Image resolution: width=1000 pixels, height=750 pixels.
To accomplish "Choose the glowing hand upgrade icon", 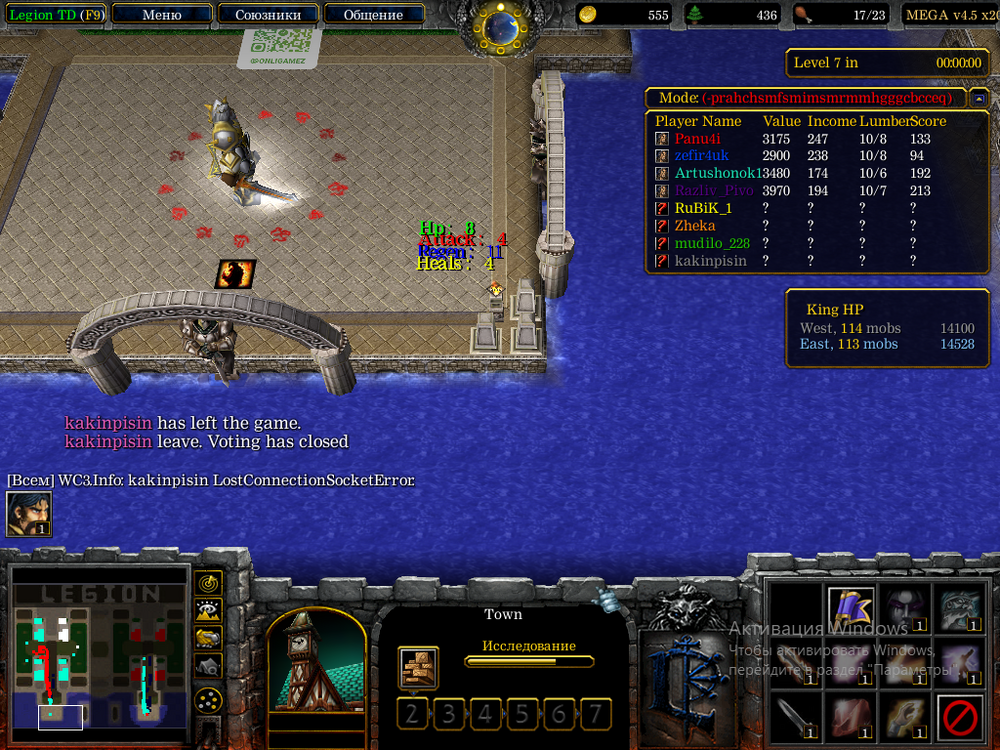I will point(905,717).
